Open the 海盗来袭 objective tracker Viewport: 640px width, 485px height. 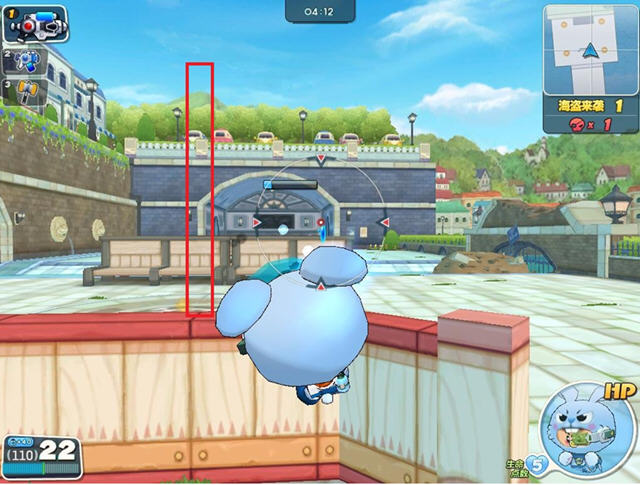[591, 113]
